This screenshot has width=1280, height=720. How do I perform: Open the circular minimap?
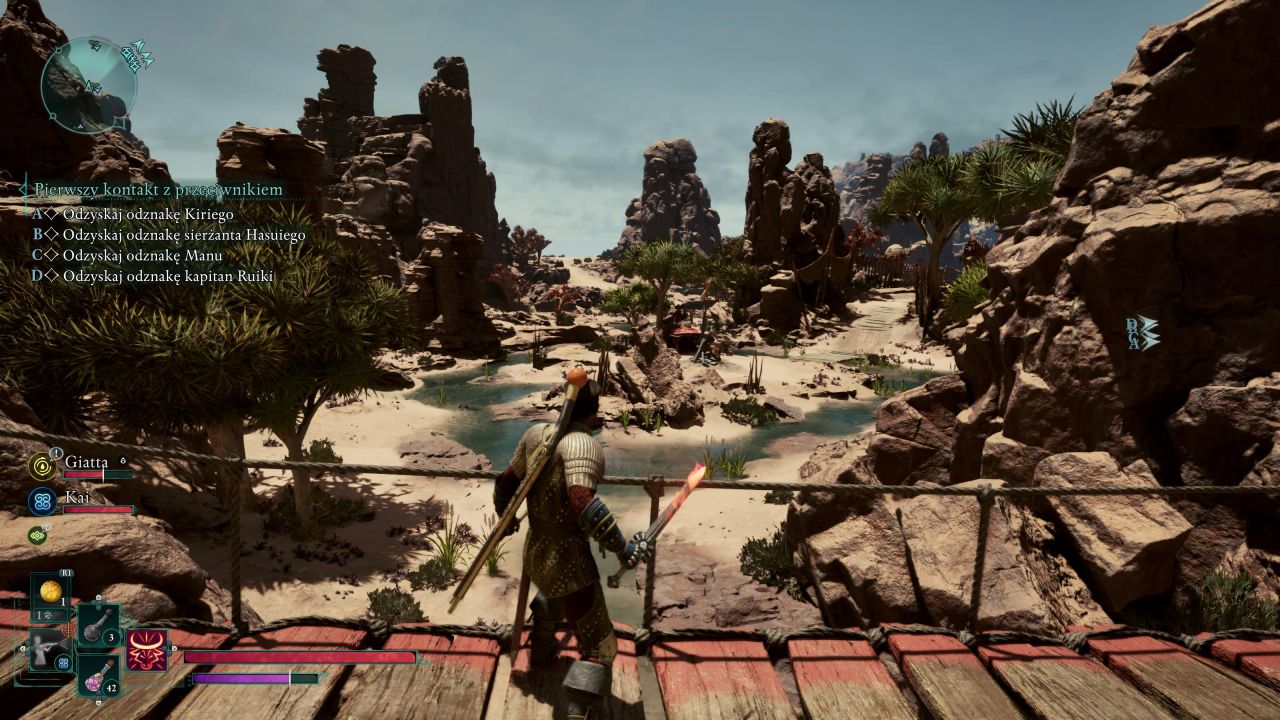(88, 85)
